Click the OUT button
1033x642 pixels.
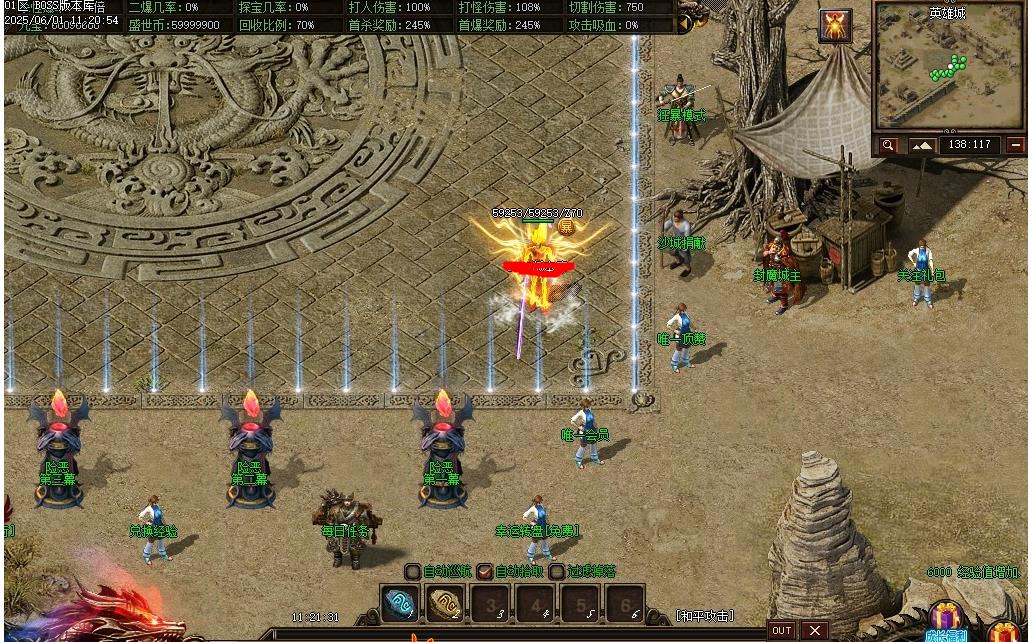coord(782,630)
